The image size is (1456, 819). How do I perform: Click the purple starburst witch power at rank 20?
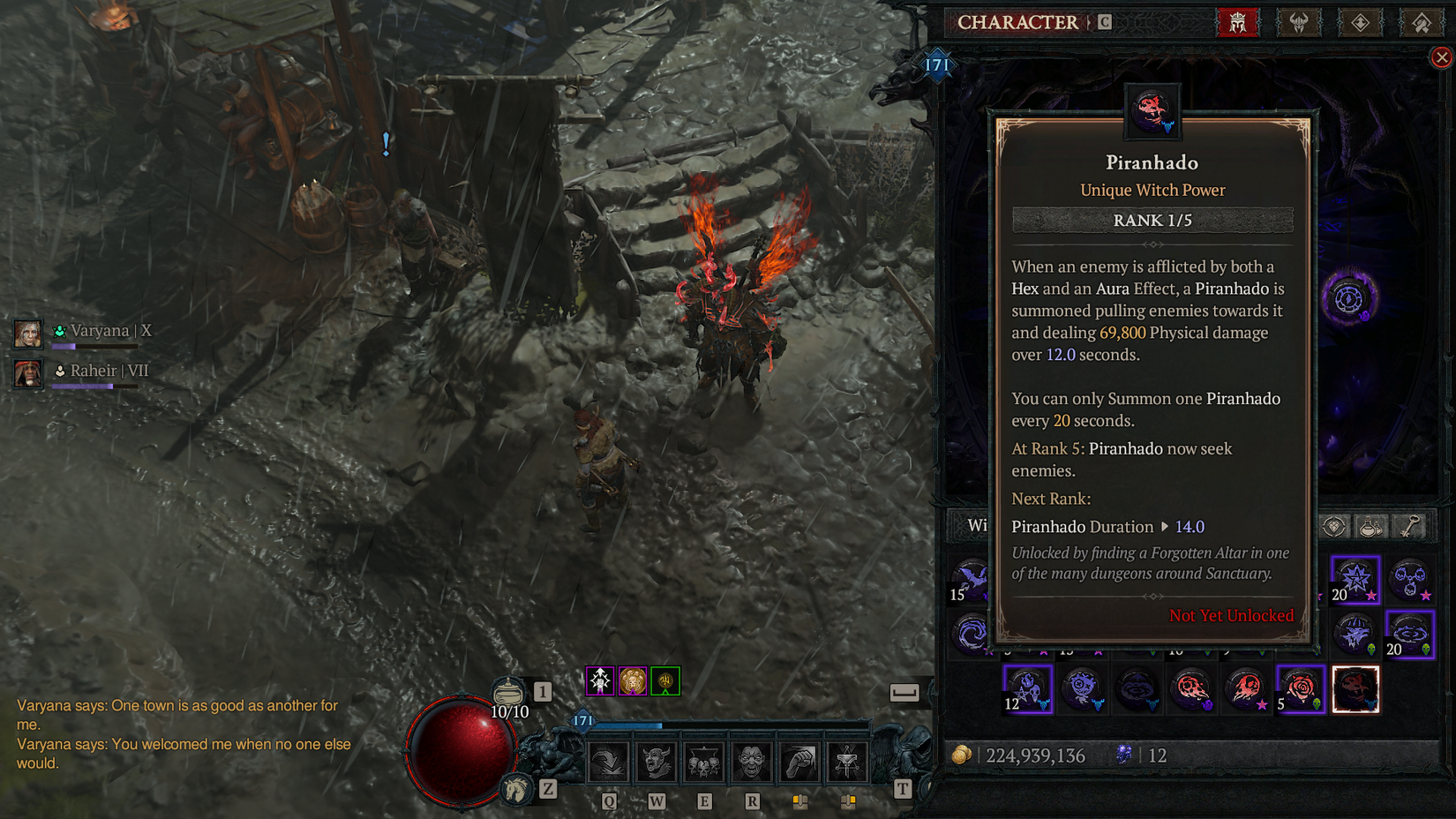coord(1355,580)
